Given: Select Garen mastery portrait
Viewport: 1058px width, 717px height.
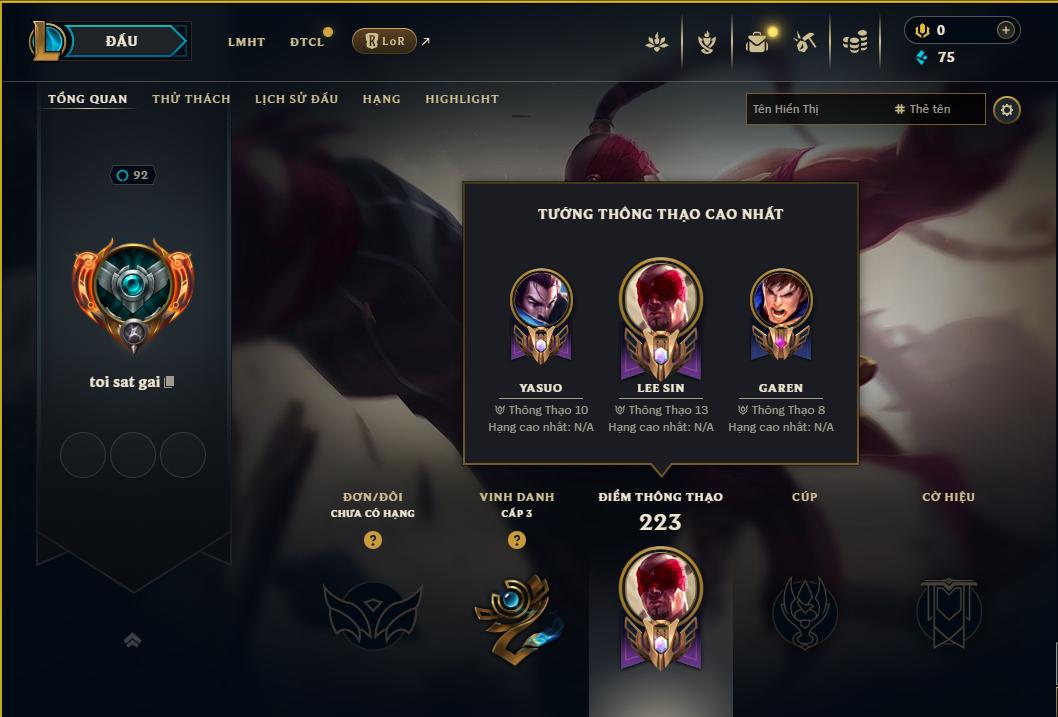Looking at the screenshot, I should click(781, 300).
